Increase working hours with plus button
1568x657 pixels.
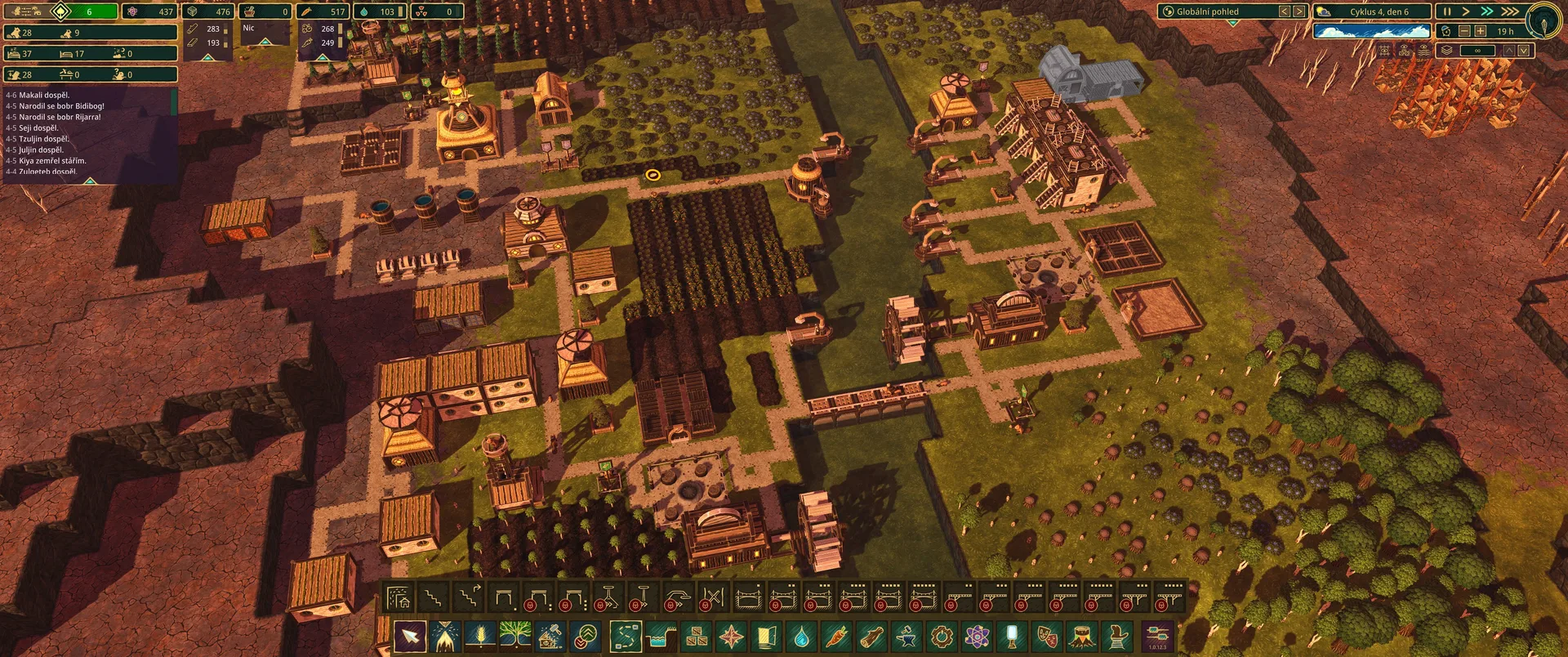[x=1480, y=31]
